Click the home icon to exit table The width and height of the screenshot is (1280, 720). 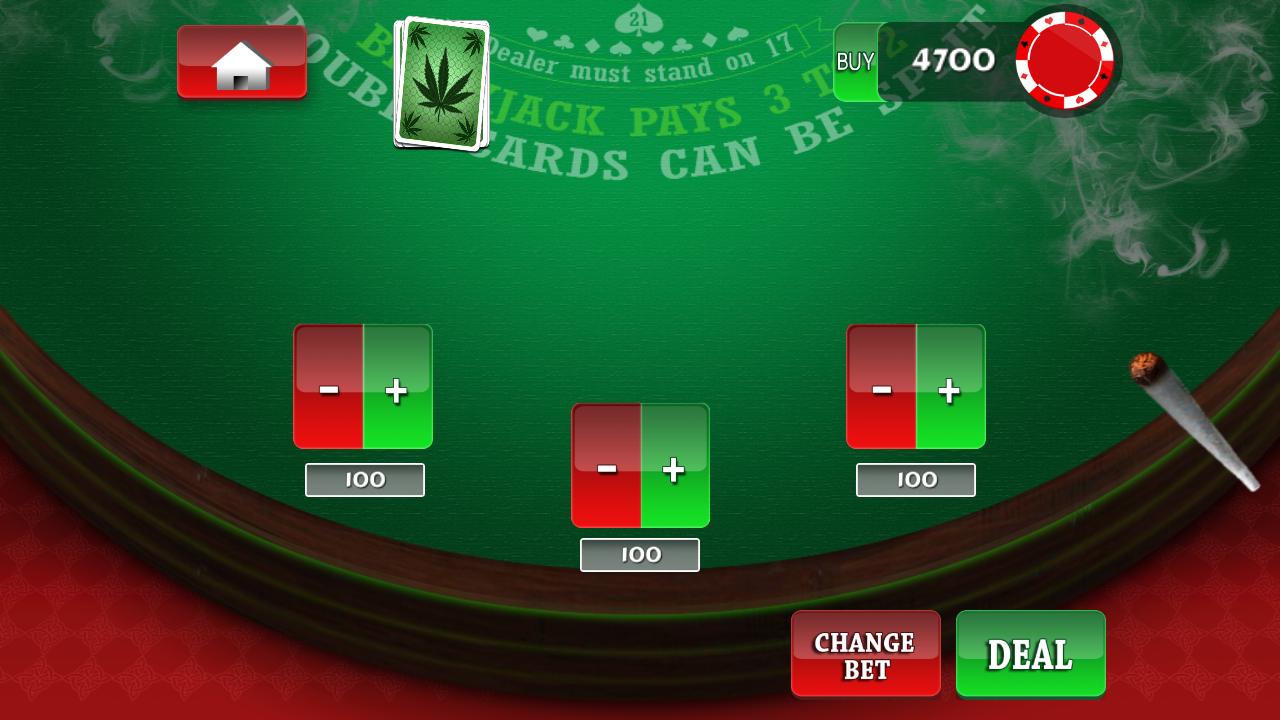pyautogui.click(x=242, y=62)
